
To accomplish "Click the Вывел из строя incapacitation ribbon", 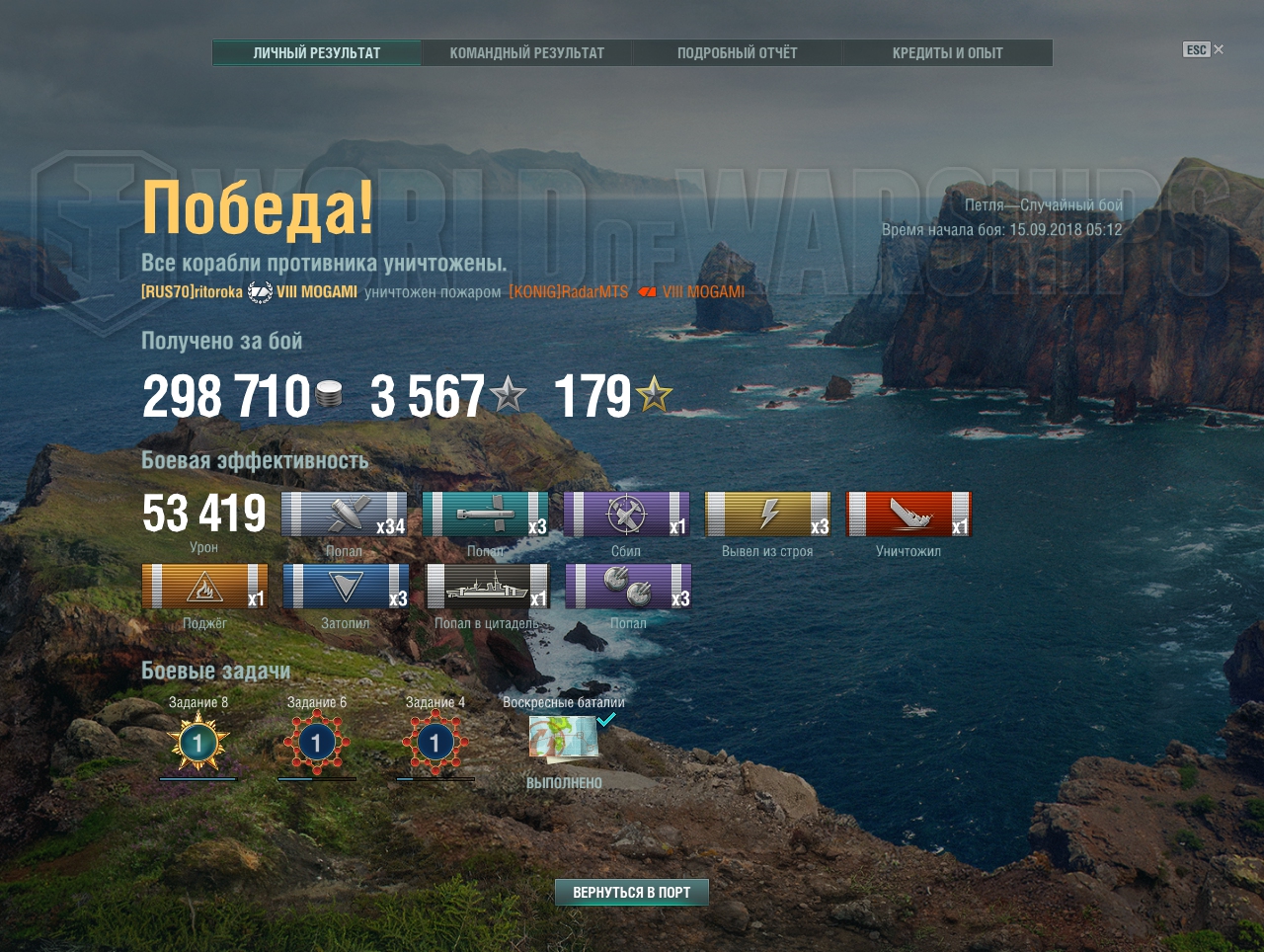I will click(x=767, y=515).
